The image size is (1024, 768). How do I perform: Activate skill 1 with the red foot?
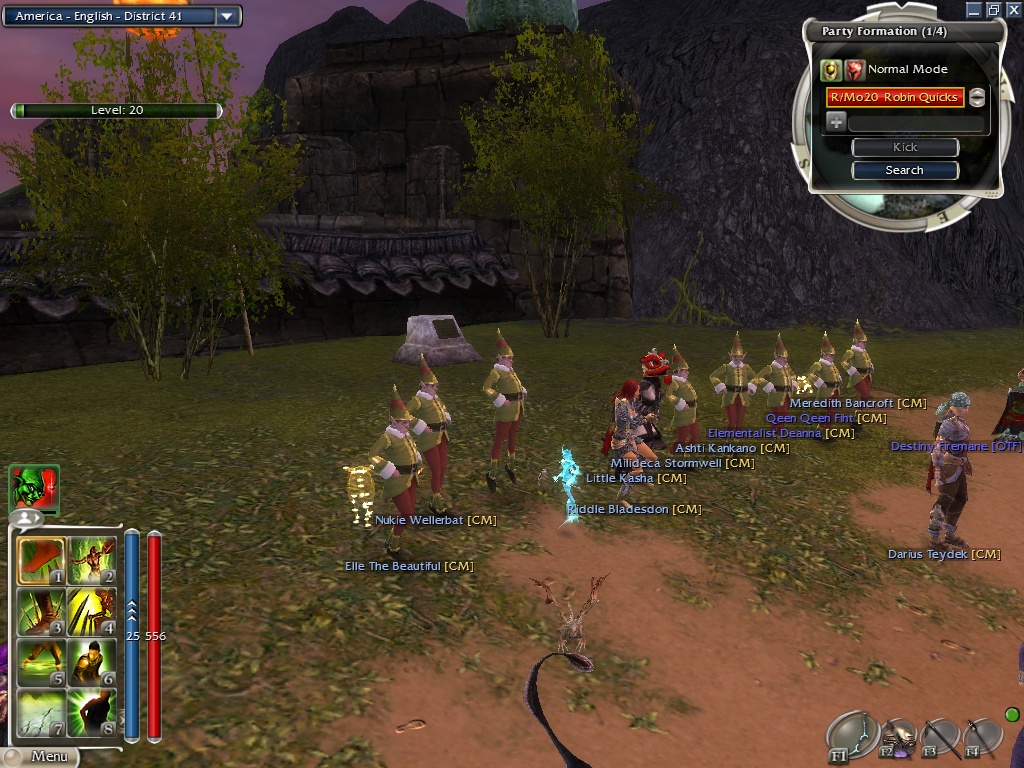pyautogui.click(x=41, y=562)
